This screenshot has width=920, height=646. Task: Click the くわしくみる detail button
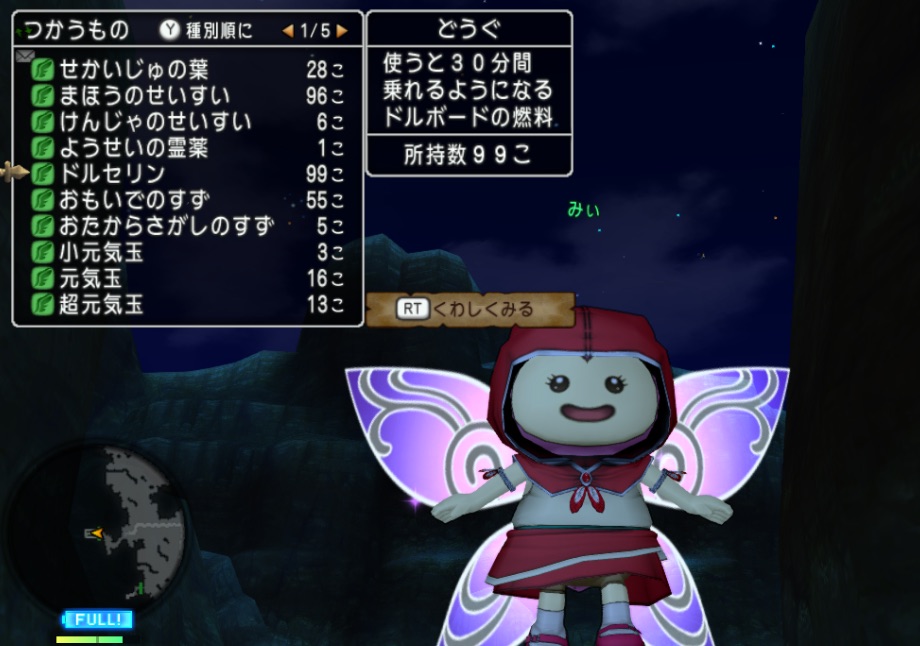tap(469, 309)
